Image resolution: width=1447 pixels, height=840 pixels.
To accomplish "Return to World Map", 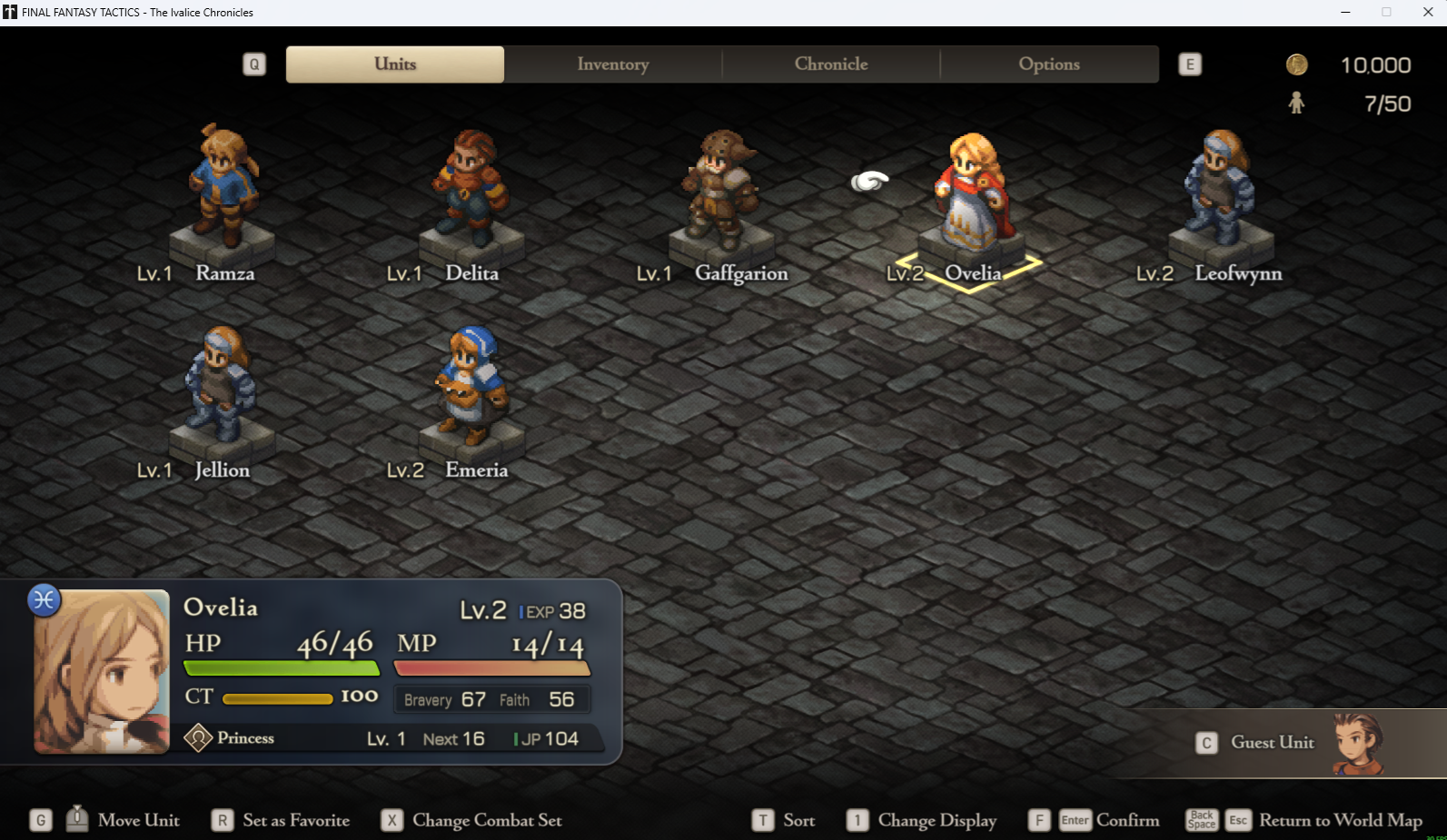I will click(x=1340, y=821).
